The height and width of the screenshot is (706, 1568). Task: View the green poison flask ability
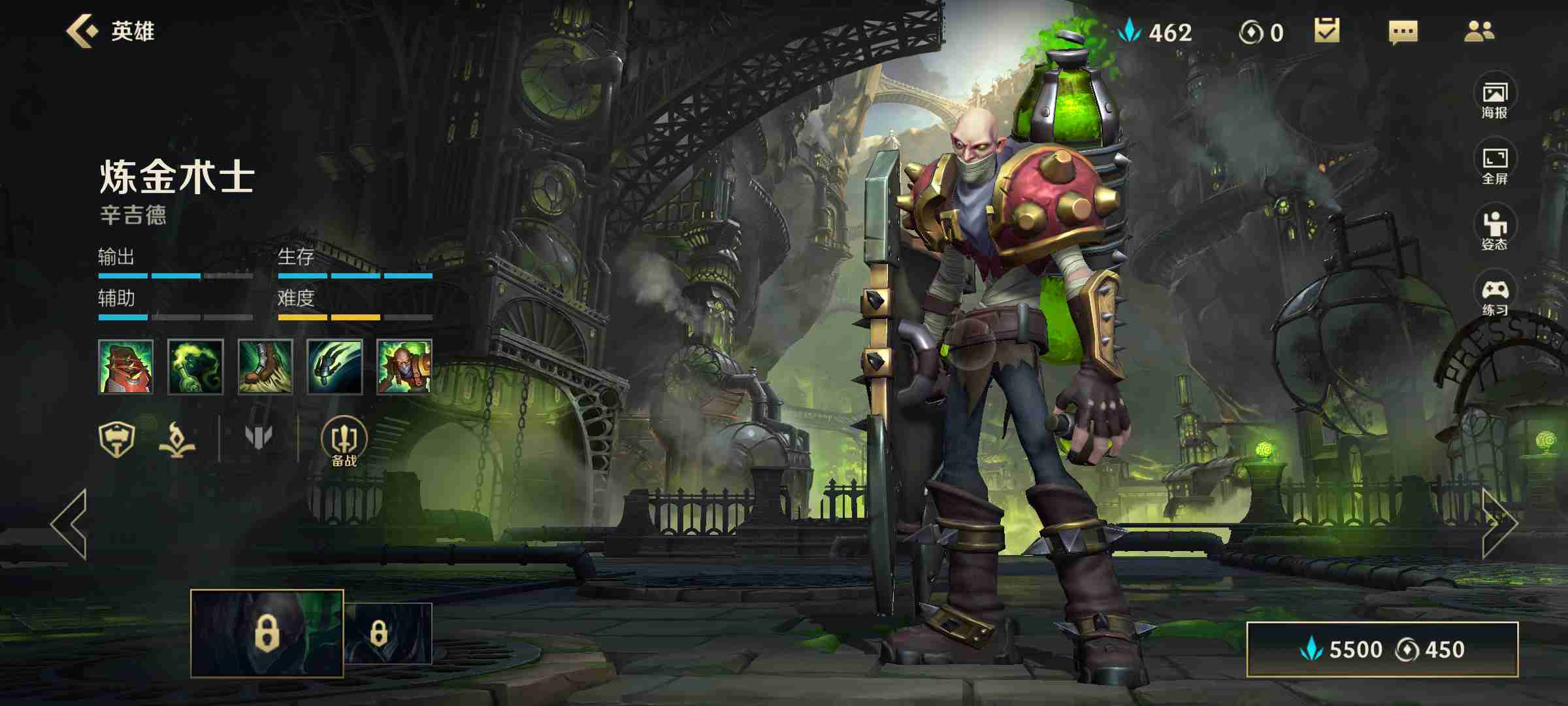[195, 367]
